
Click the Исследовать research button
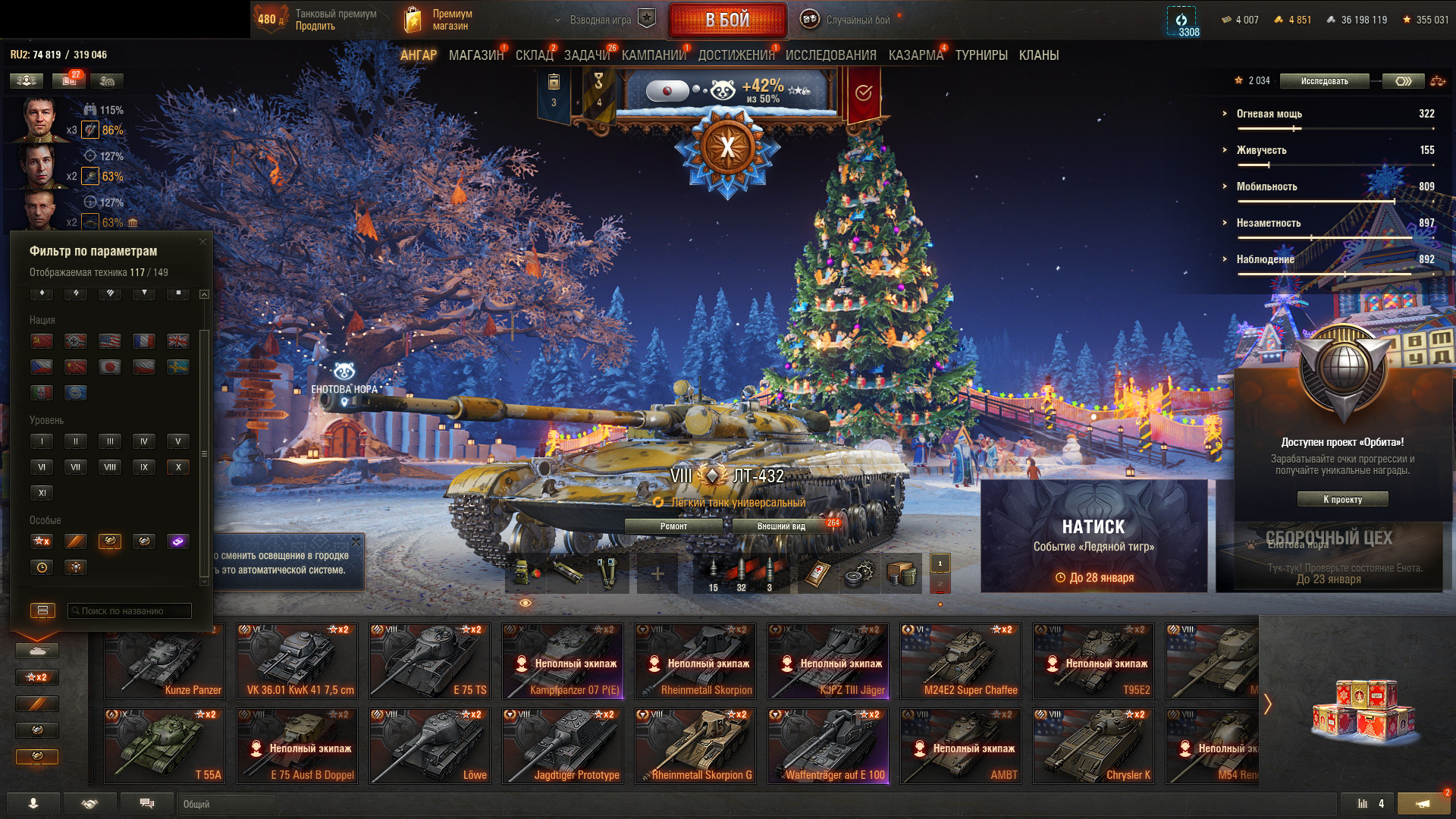click(1324, 81)
